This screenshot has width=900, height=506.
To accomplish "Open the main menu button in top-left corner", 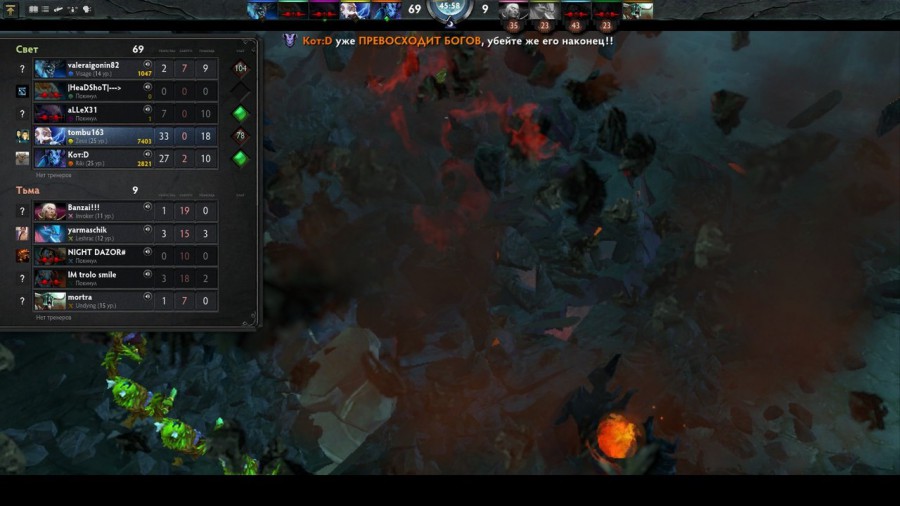I will [x=11, y=10].
